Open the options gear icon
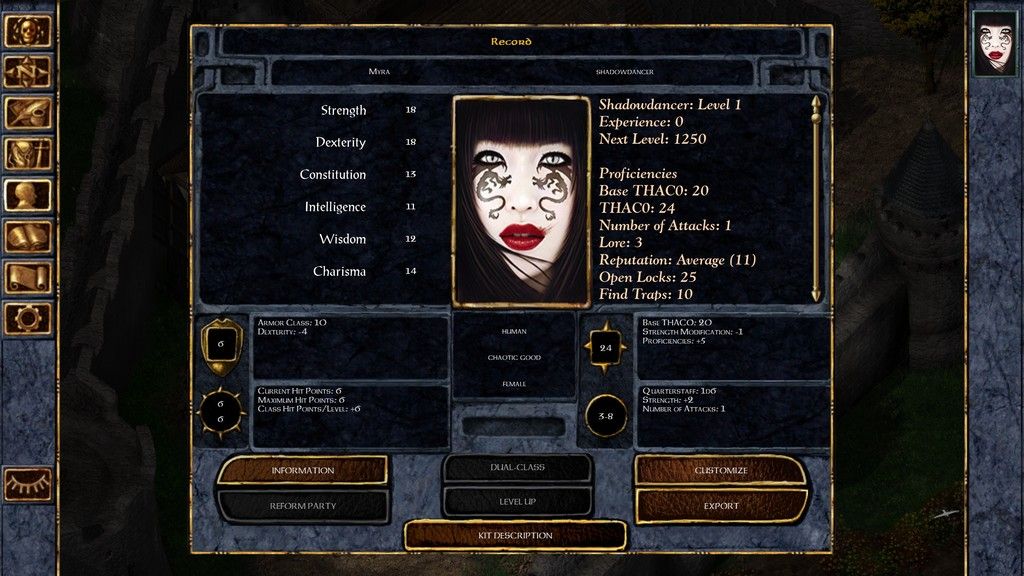The width and height of the screenshot is (1024, 576). coord(28,318)
